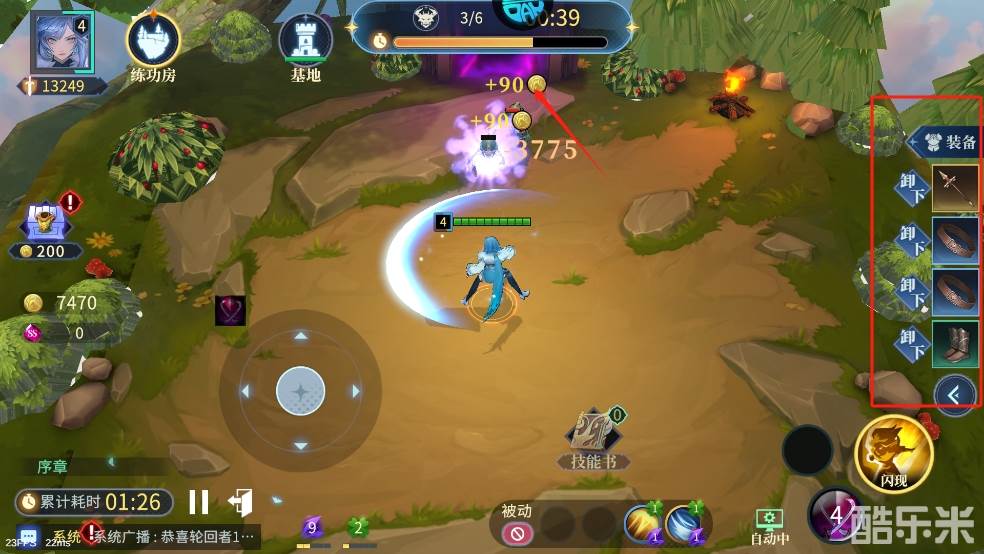
Task: Collapse the equipment panel with the arrow
Action: click(x=954, y=394)
